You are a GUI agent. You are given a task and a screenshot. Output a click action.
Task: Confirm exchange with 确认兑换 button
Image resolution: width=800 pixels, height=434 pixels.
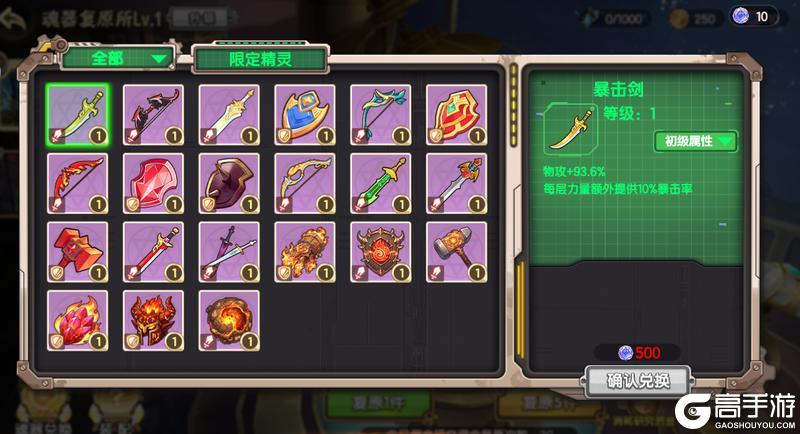coord(636,380)
